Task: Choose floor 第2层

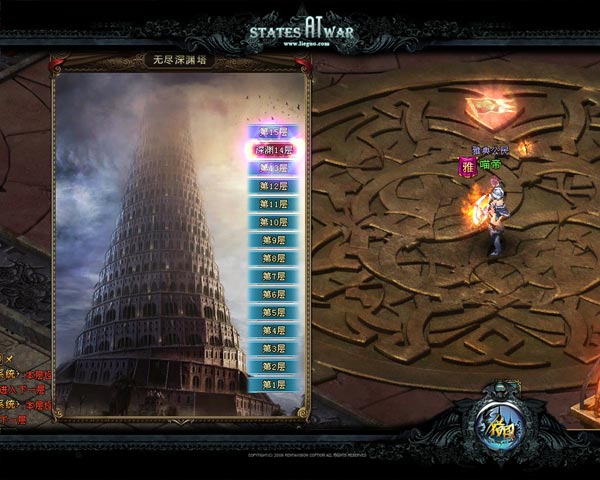Action: click(273, 366)
